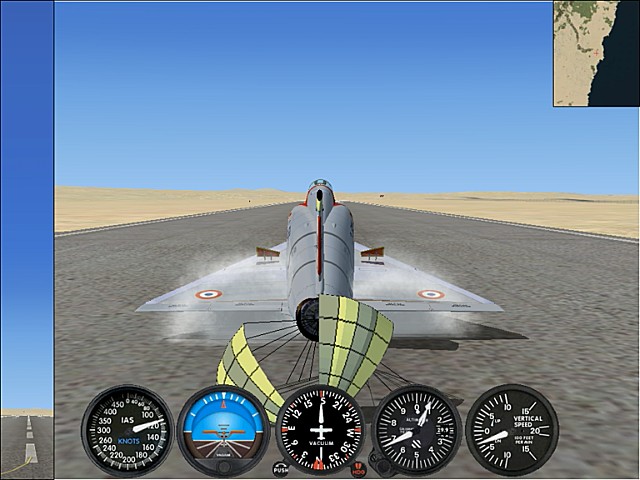
Task: Open the overhead minimap
Action: 596,54
